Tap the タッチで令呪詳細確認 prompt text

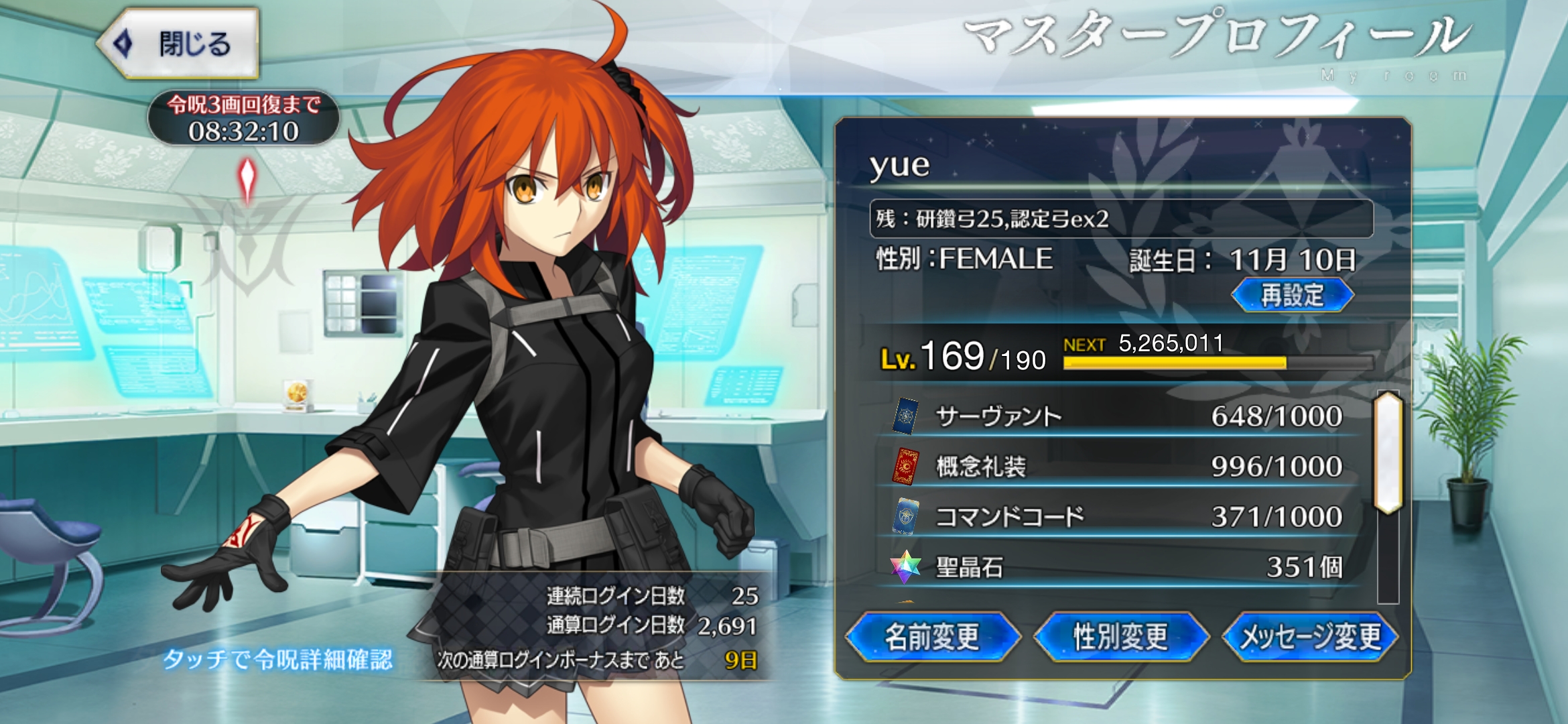pos(278,660)
